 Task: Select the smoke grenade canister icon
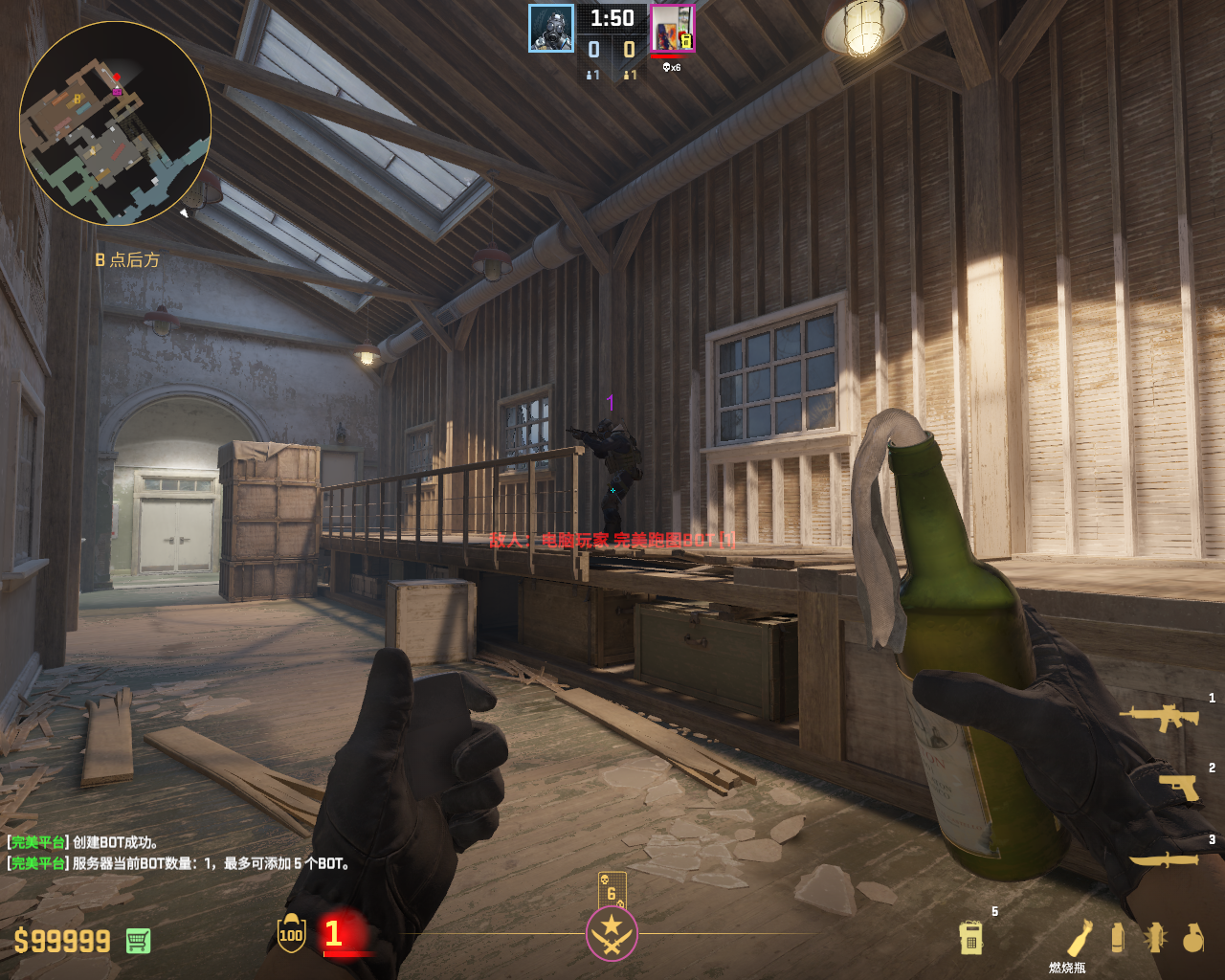[1117, 937]
